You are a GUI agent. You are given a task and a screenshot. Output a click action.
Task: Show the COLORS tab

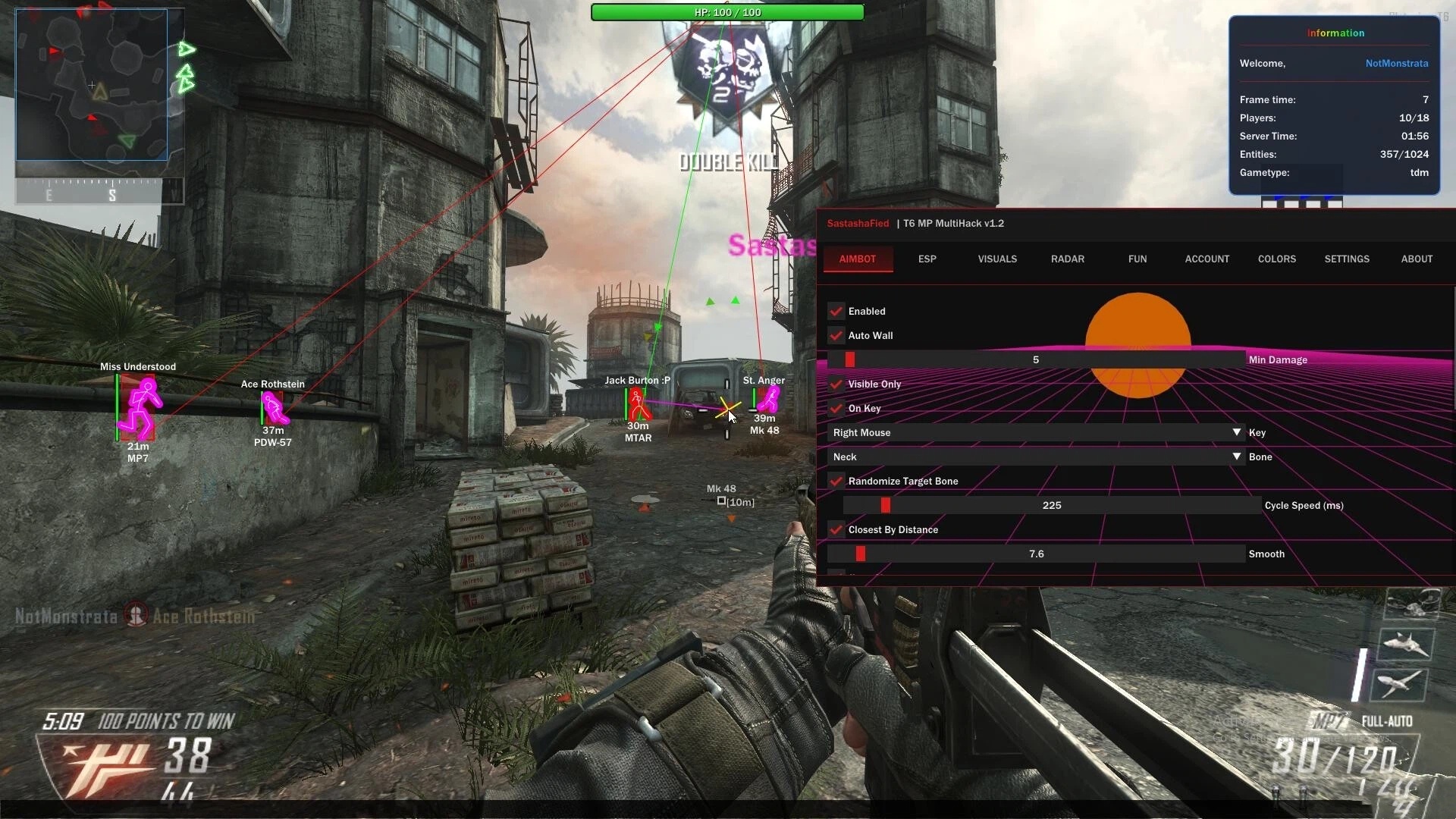(1276, 259)
